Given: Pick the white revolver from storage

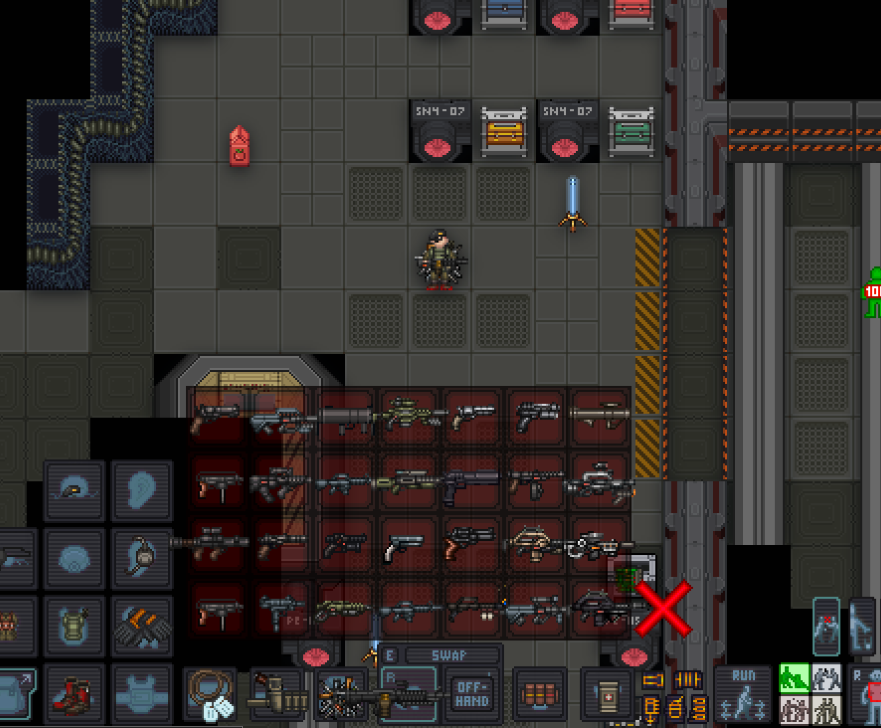Looking at the screenshot, I should tap(406, 546).
